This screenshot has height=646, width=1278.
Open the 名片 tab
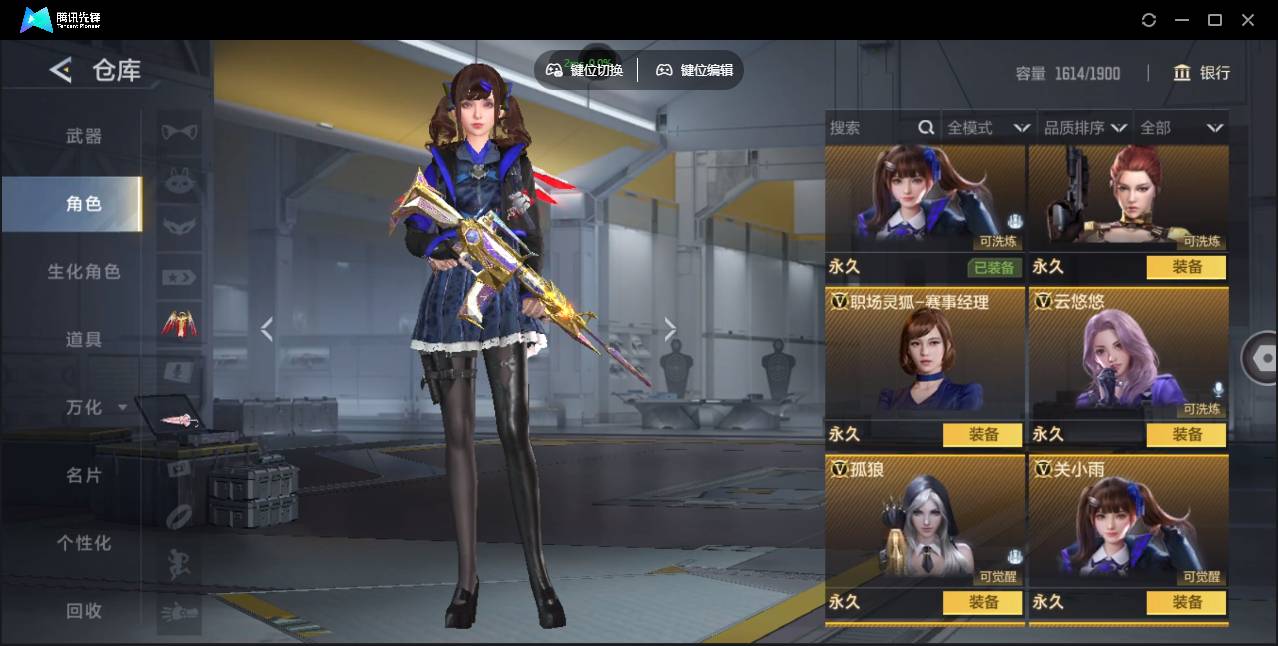pyautogui.click(x=84, y=476)
